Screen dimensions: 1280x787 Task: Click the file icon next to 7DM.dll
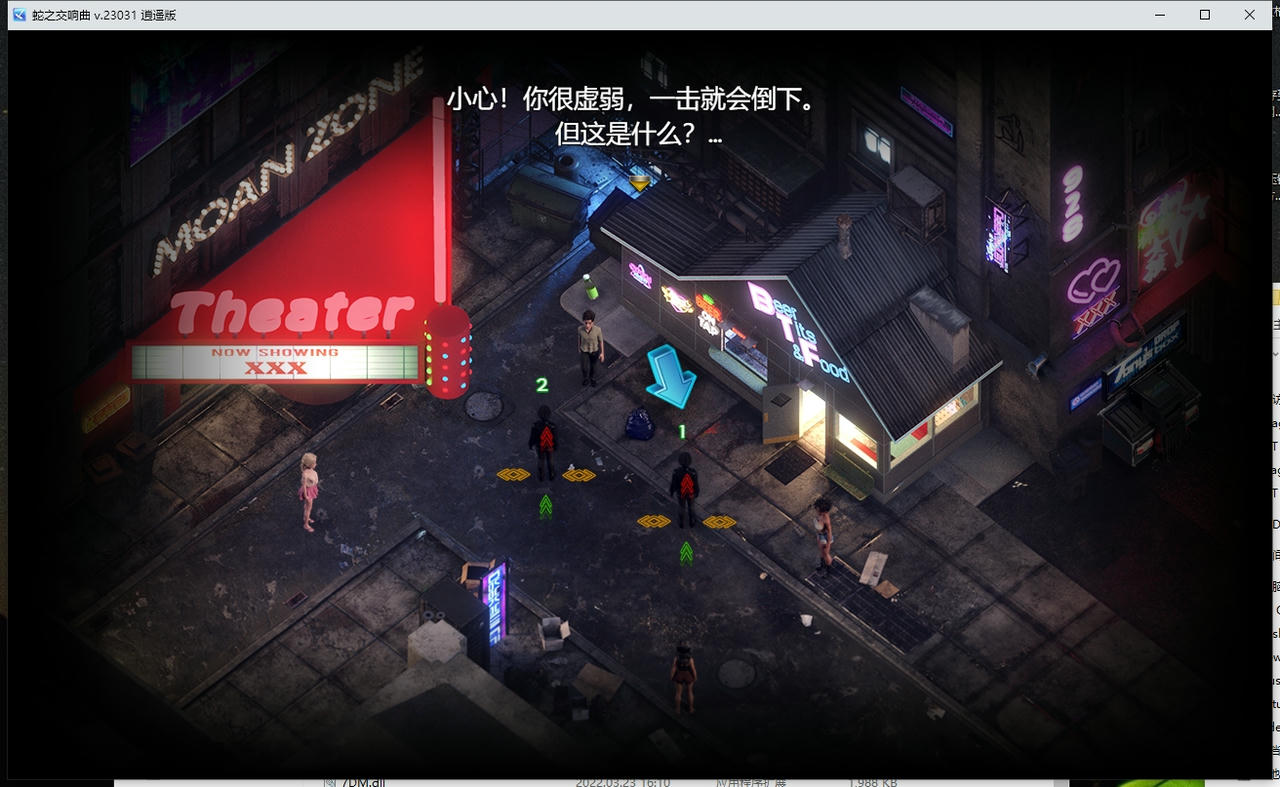(x=330, y=783)
